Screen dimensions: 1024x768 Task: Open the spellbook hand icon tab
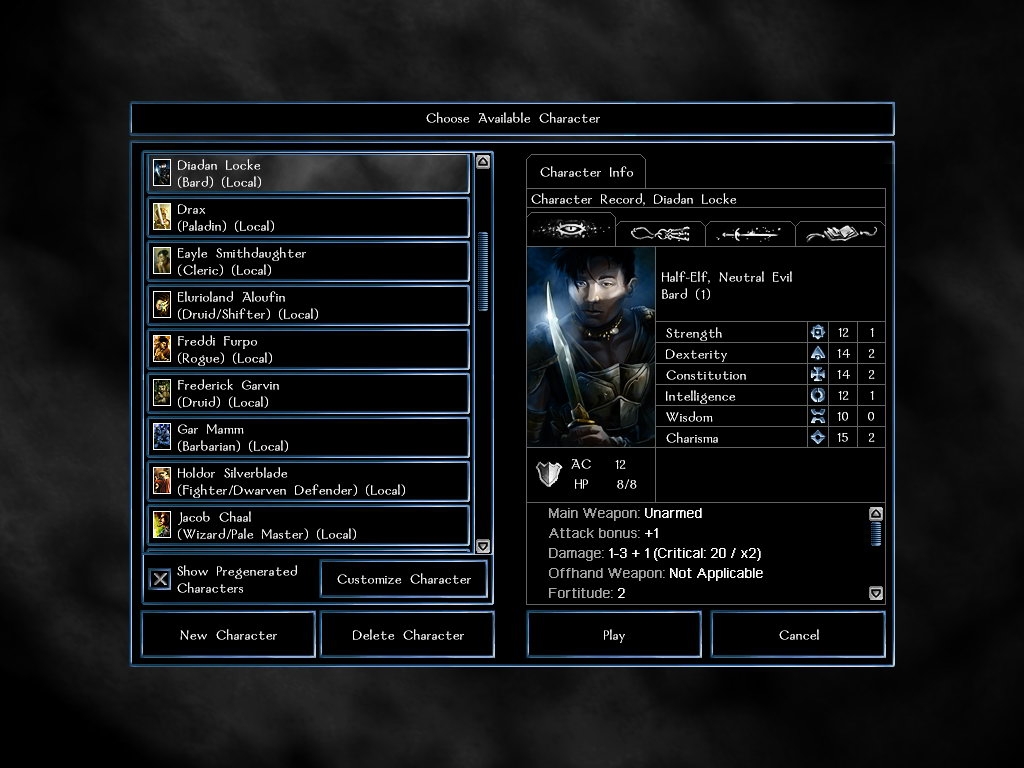coord(840,234)
